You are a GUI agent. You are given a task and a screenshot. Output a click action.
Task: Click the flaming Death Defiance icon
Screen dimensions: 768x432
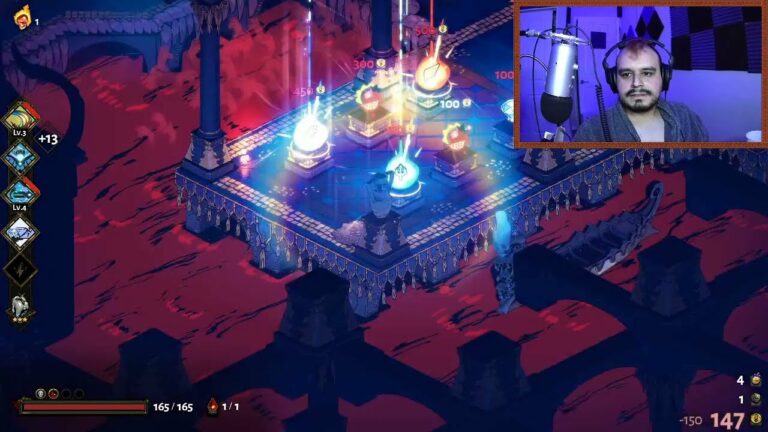tap(21, 17)
